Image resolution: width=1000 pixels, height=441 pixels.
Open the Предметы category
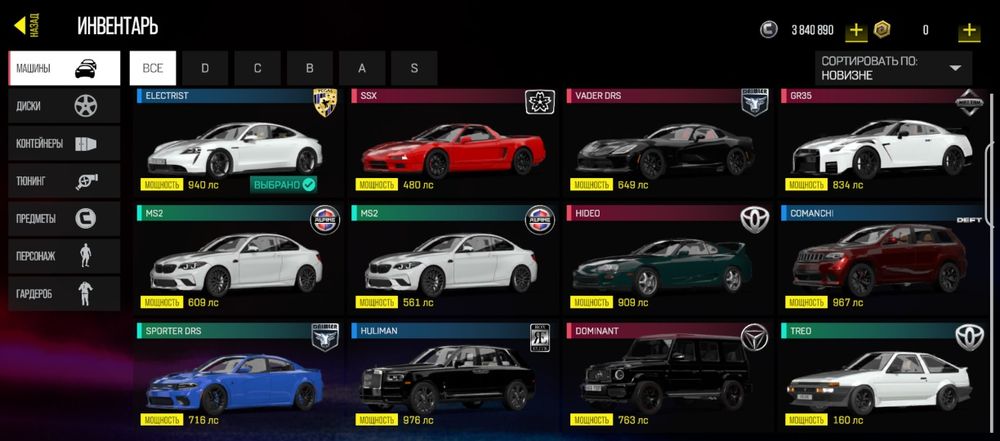[x=64, y=218]
